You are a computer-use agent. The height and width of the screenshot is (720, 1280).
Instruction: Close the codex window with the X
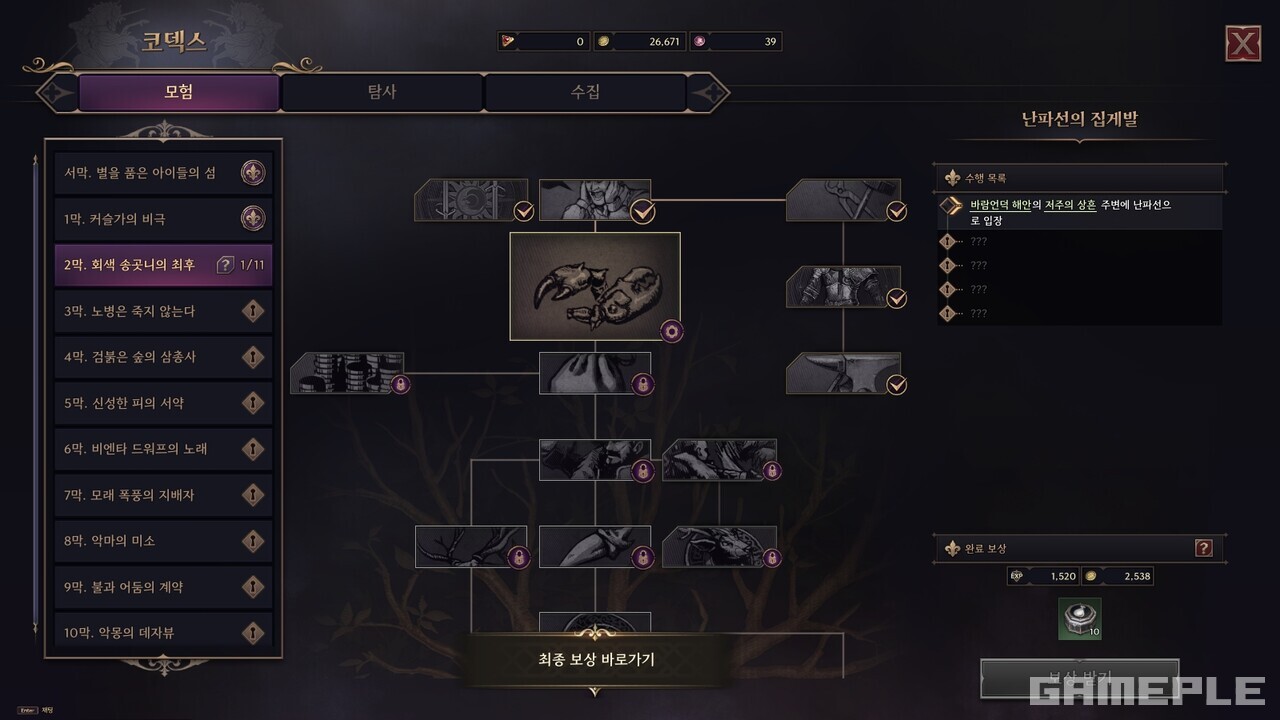coord(1242,44)
